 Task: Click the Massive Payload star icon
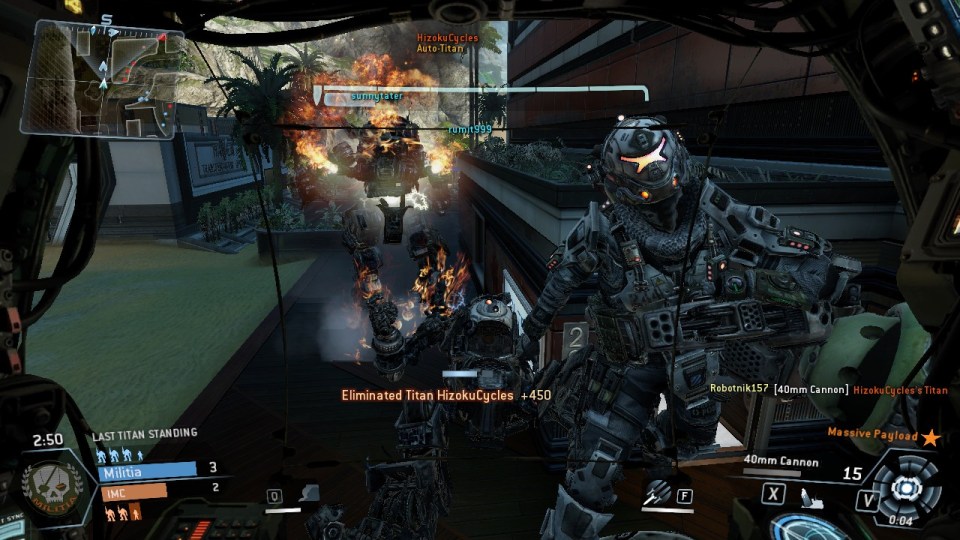[x=931, y=436]
